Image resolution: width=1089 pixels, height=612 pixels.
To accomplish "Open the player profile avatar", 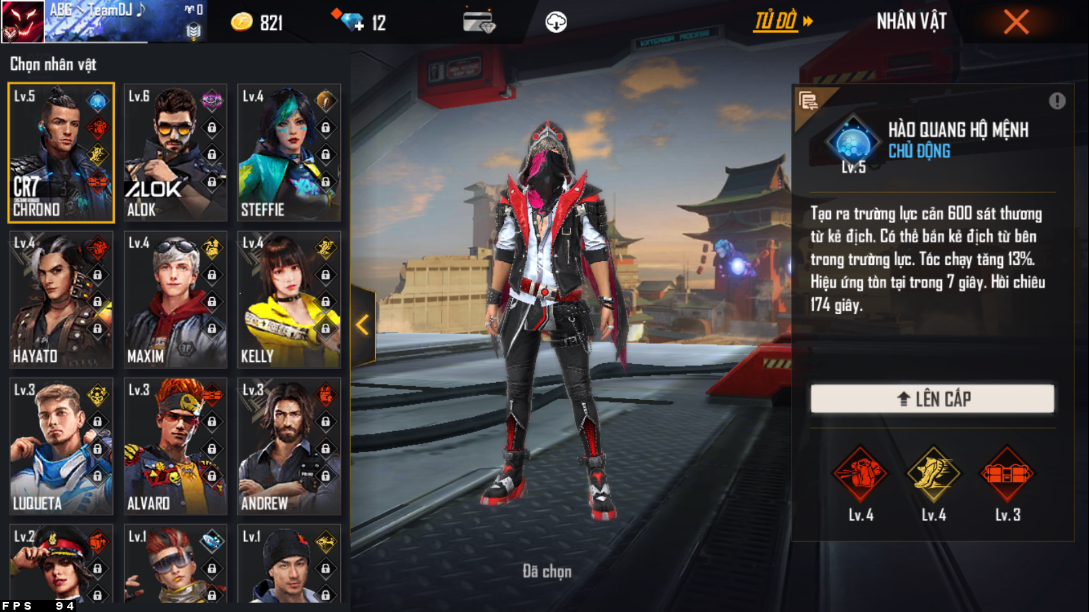I will point(22,21).
